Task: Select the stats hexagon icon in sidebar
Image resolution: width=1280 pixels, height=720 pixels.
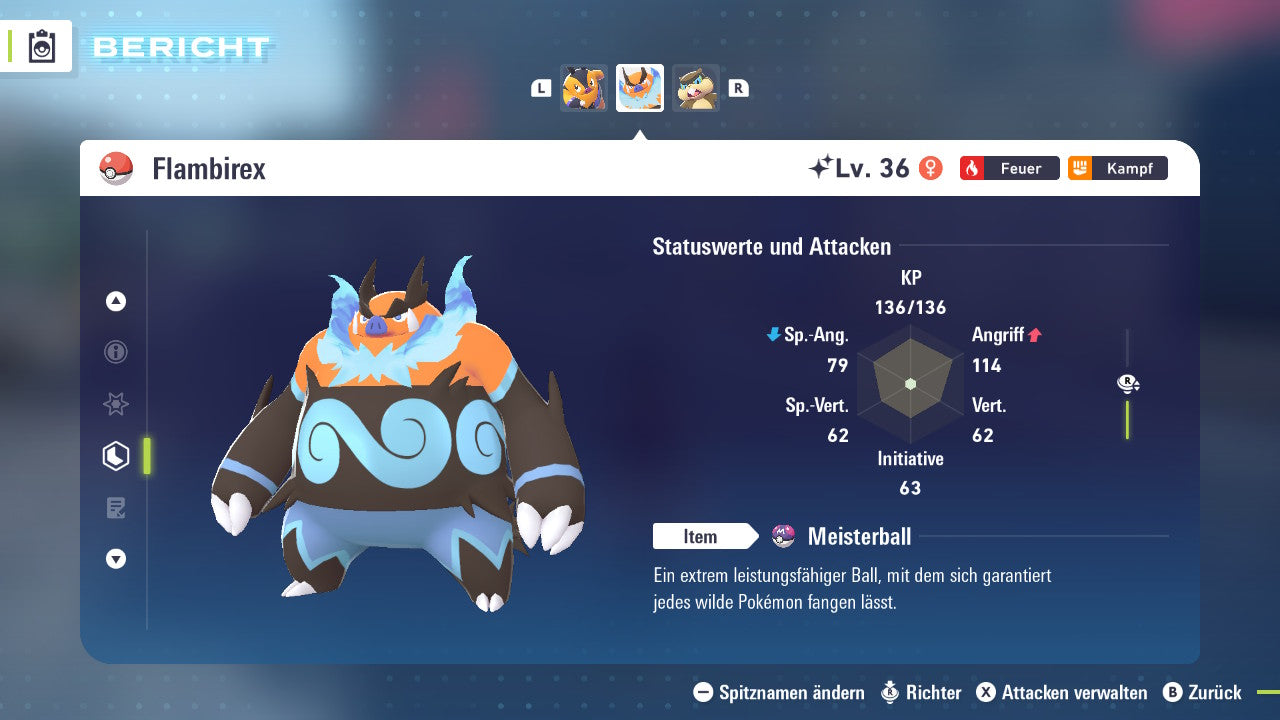Action: pos(115,455)
